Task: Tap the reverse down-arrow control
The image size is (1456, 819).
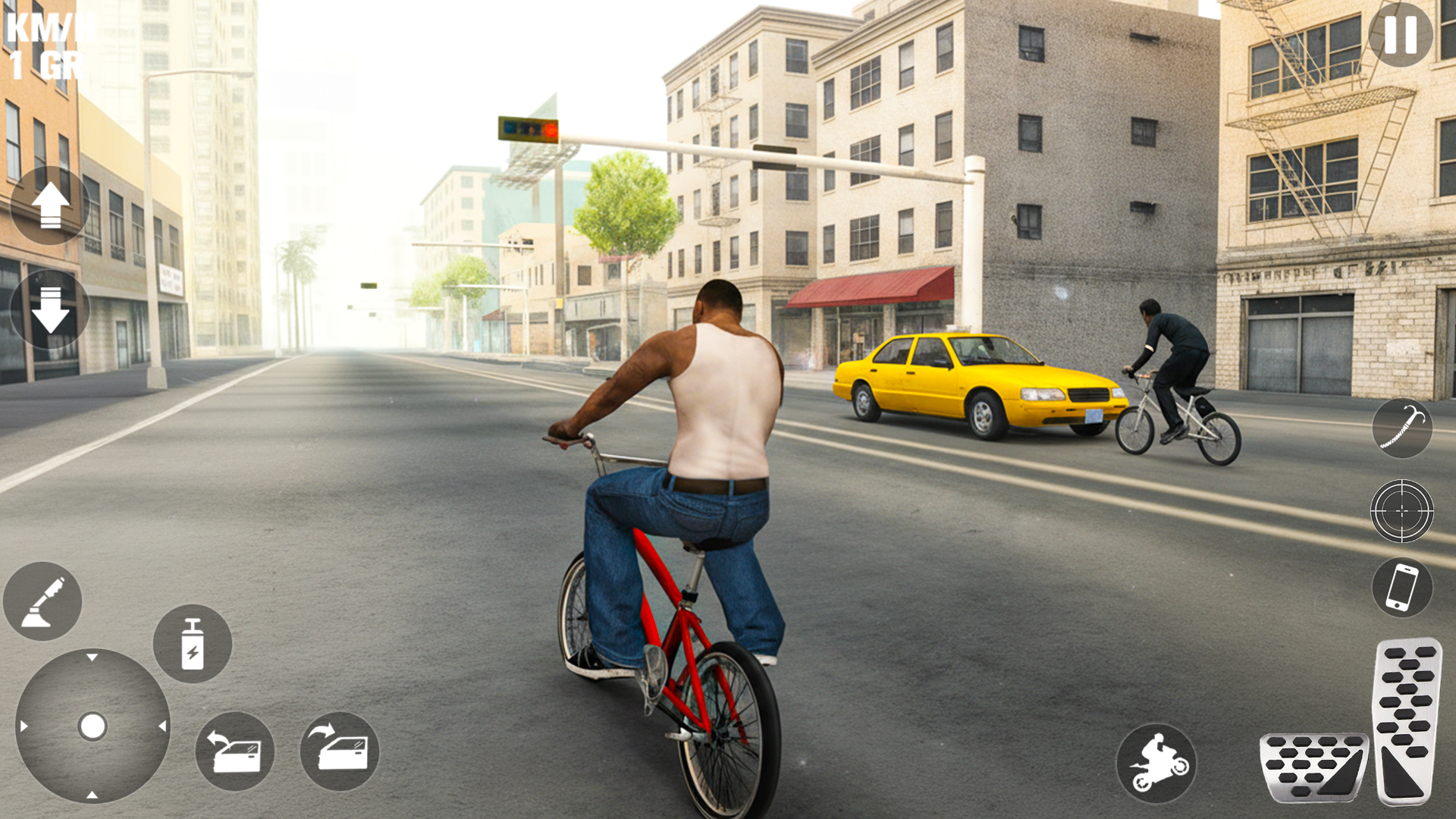Action: pyautogui.click(x=51, y=309)
